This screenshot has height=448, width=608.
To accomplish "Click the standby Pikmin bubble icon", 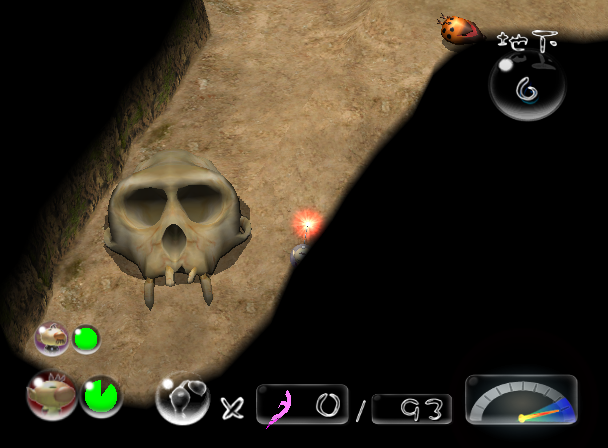I will click(x=181, y=398).
